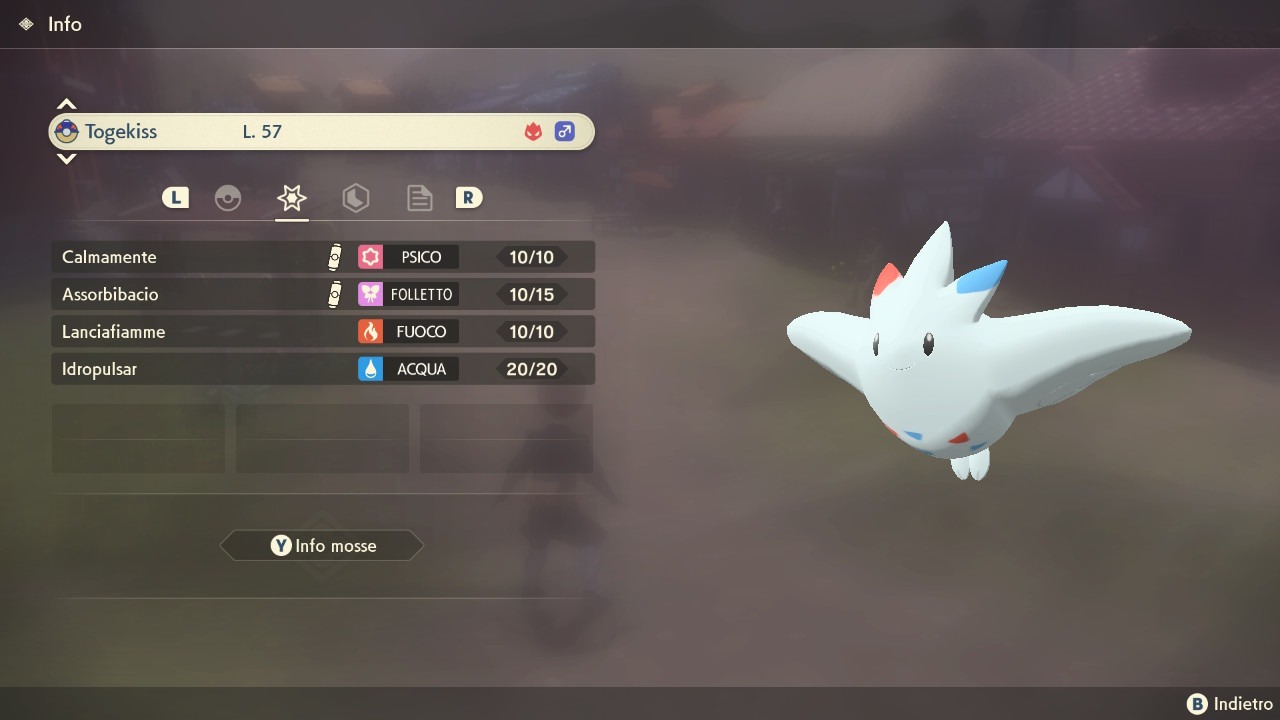Select the Assorbibacio move row
The height and width of the screenshot is (720, 1280).
tap(322, 294)
